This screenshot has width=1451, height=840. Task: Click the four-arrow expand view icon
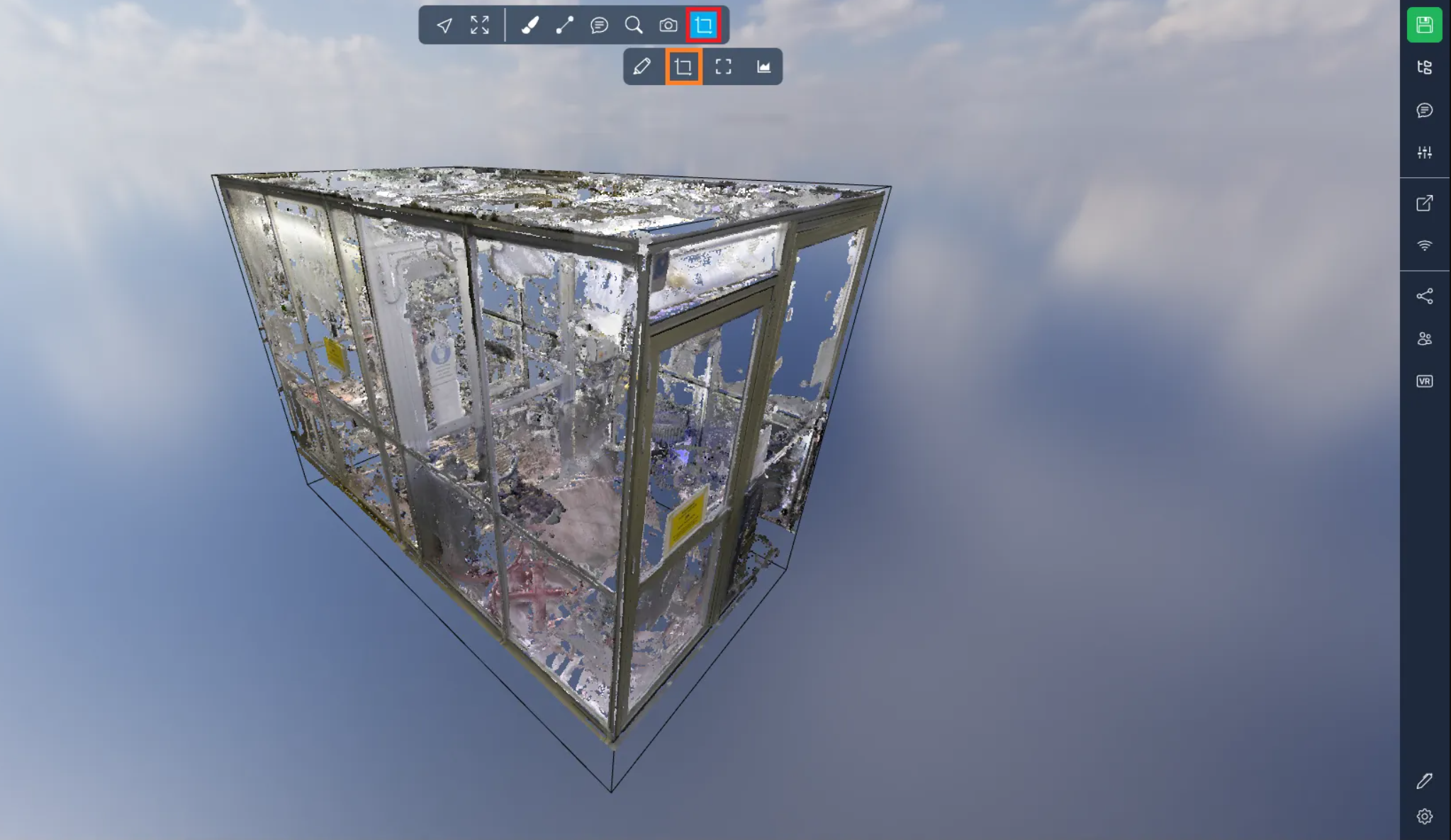tap(480, 26)
